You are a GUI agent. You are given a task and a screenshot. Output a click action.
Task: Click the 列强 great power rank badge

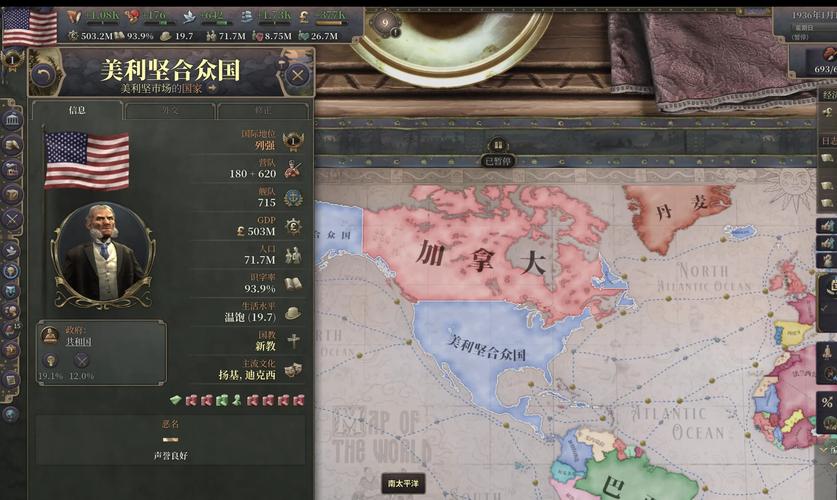point(293,141)
